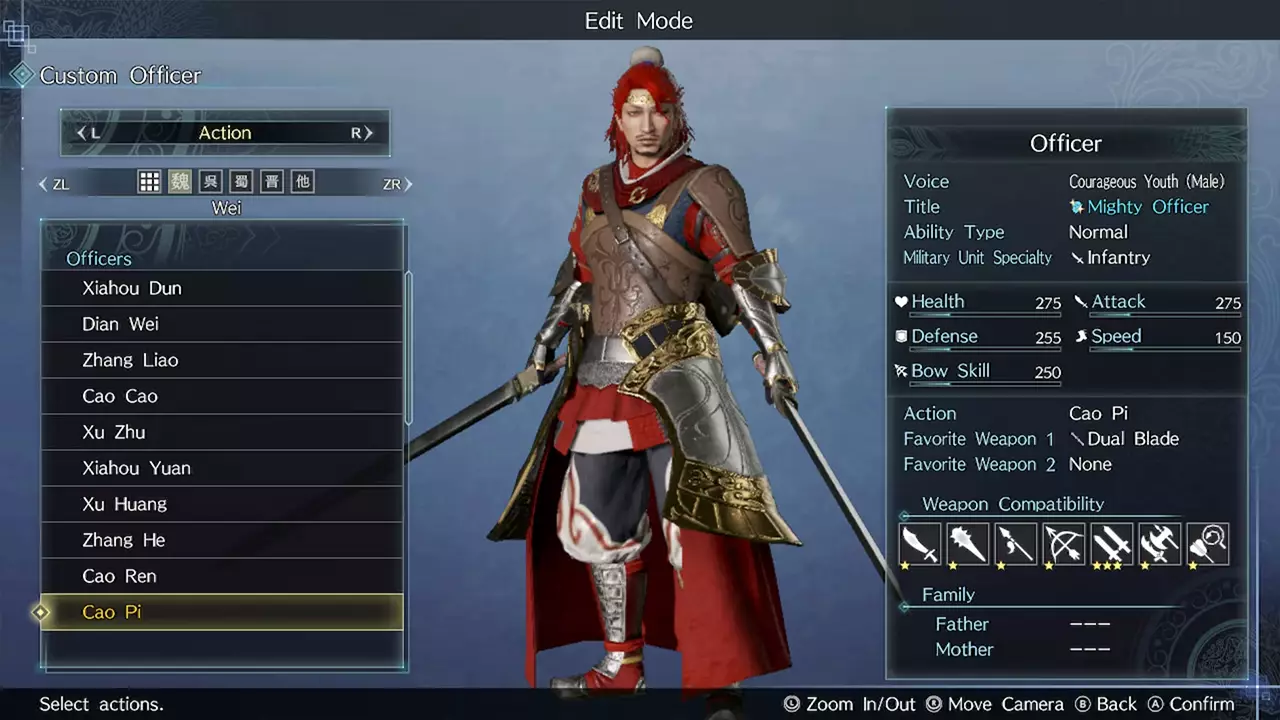Click Back in the bottom bar

pos(1113,703)
